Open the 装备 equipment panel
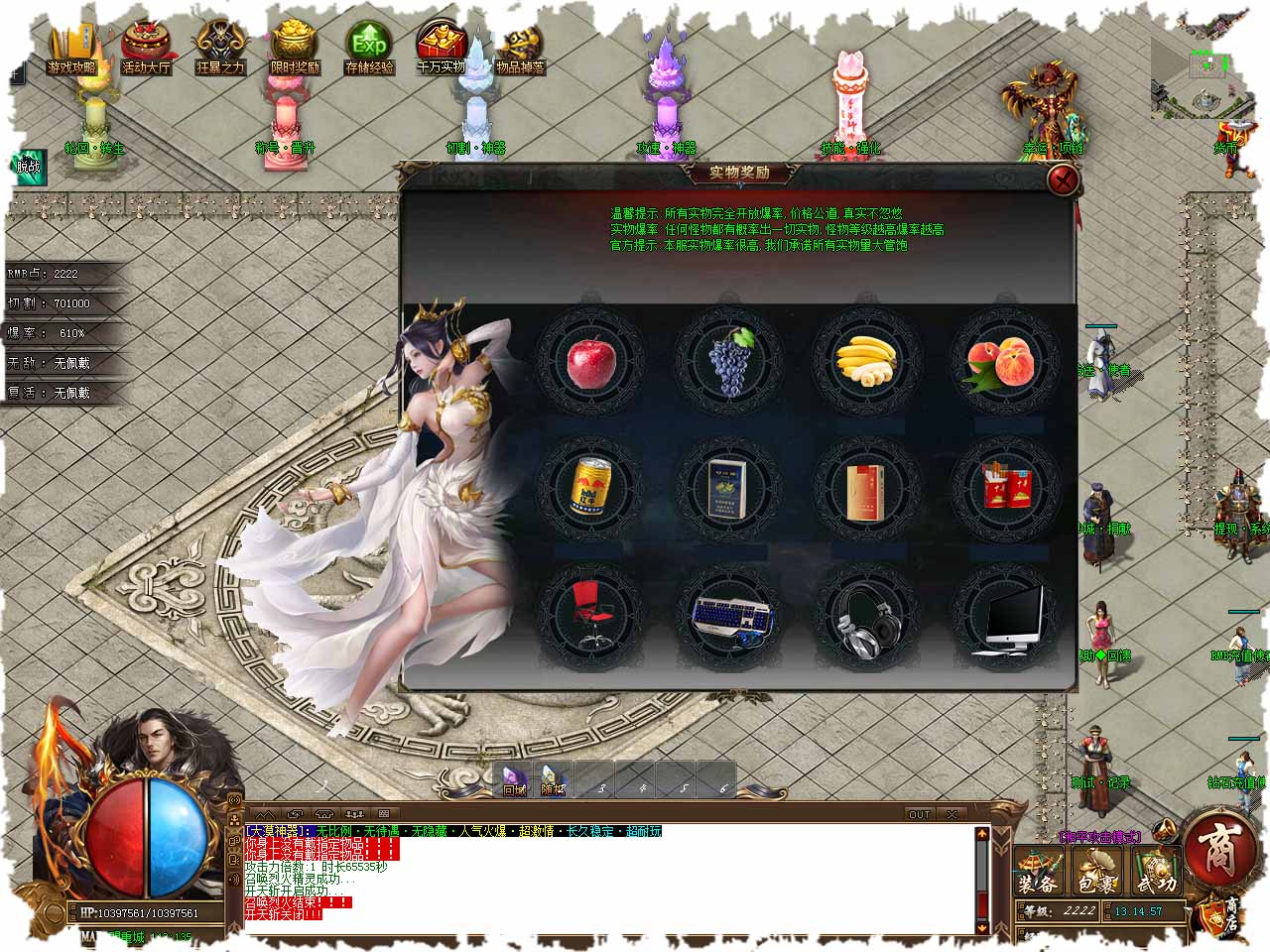 click(x=1039, y=874)
